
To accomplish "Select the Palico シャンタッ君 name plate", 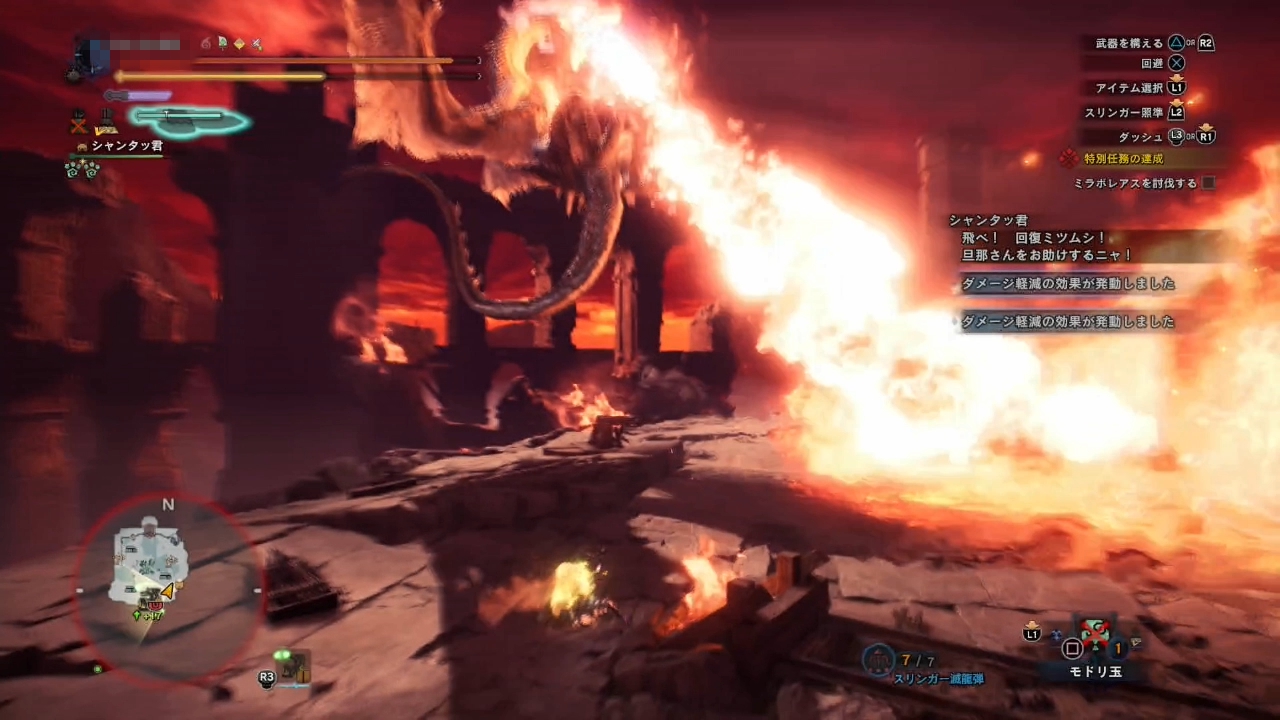I will pos(126,146).
